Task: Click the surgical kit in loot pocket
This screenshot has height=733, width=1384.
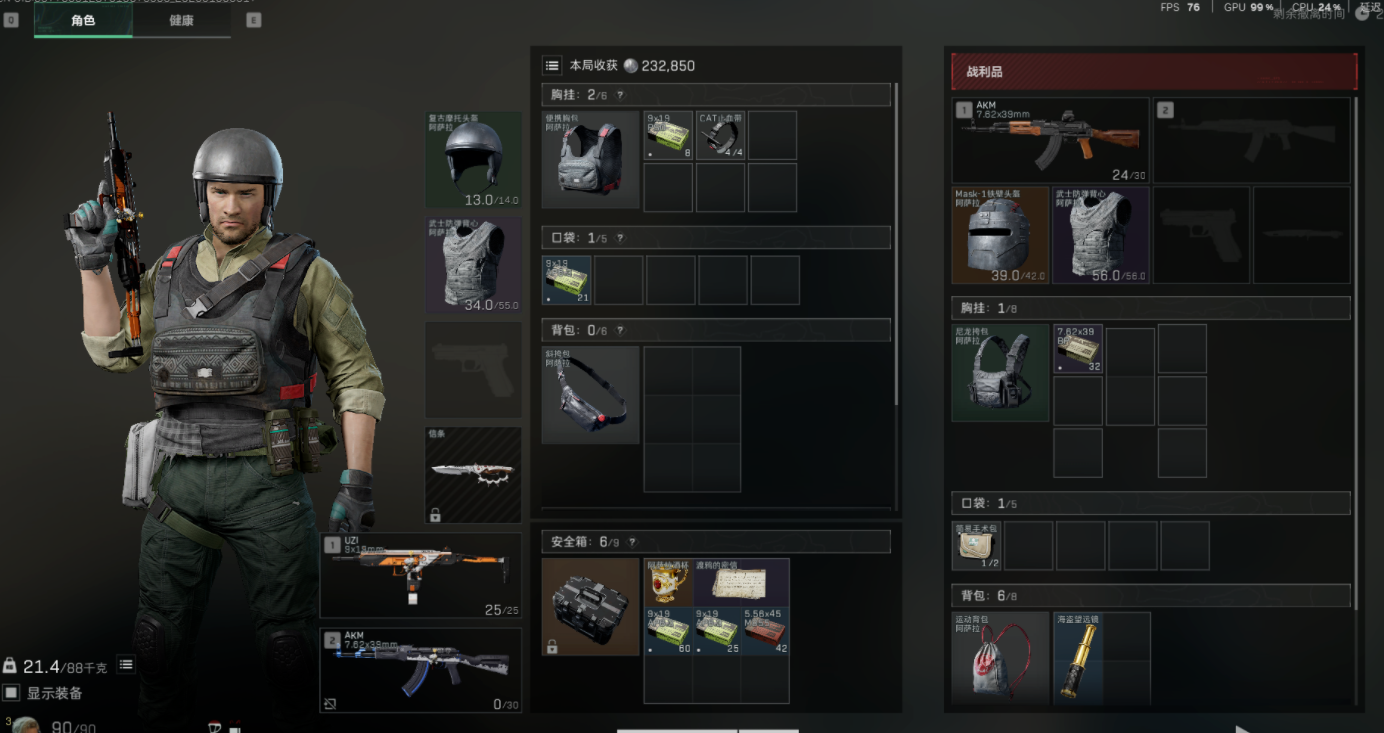Action: click(x=977, y=545)
